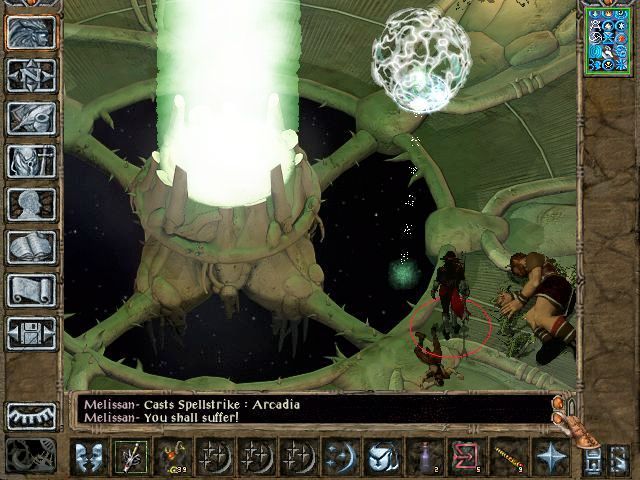Click the game clock to pause
This screenshot has height=480, width=640.
tap(30, 451)
